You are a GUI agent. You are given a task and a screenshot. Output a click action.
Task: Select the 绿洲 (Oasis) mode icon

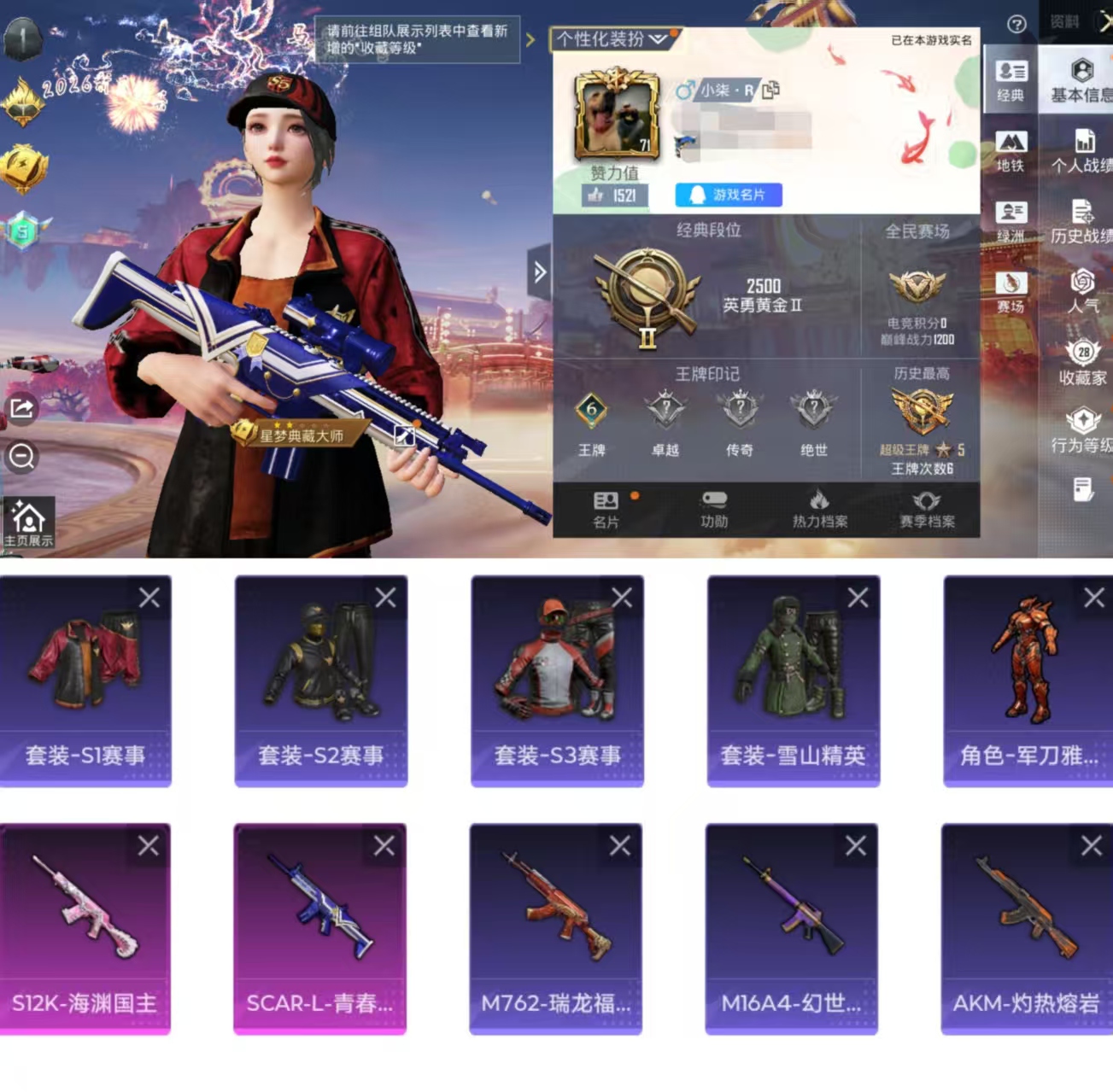click(1010, 219)
